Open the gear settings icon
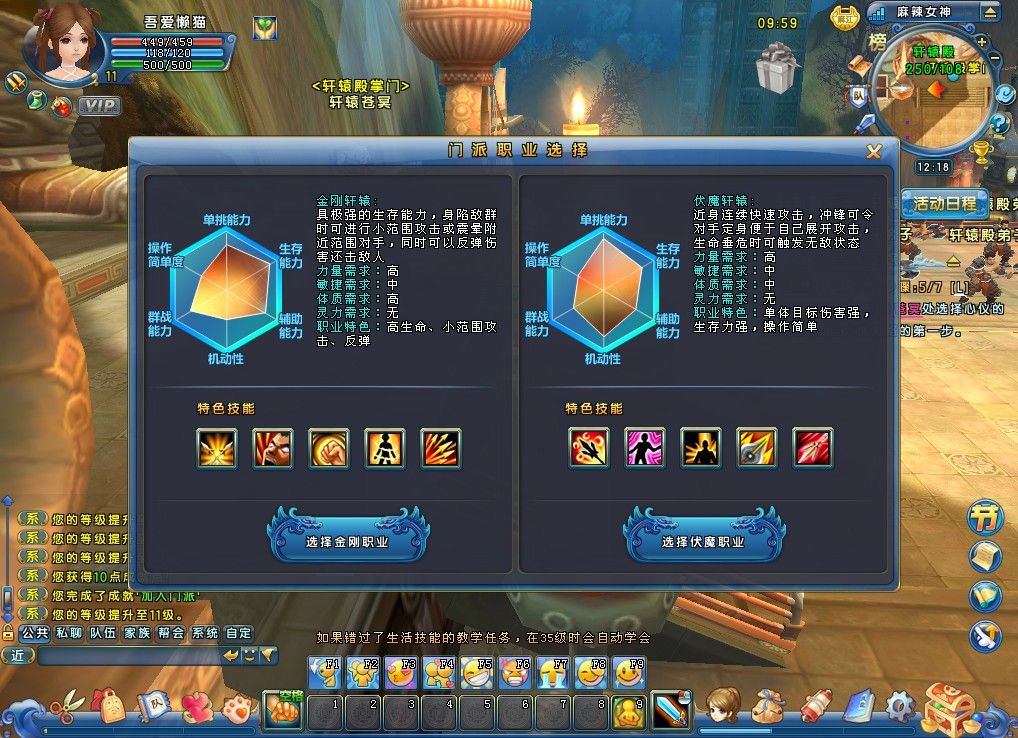This screenshot has height=738, width=1018. (x=900, y=707)
